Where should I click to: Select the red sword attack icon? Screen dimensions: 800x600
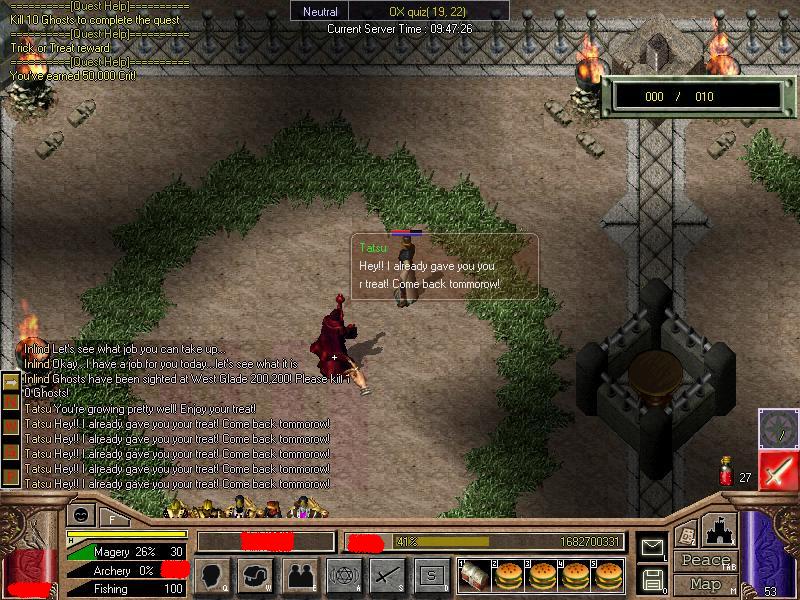click(x=777, y=470)
